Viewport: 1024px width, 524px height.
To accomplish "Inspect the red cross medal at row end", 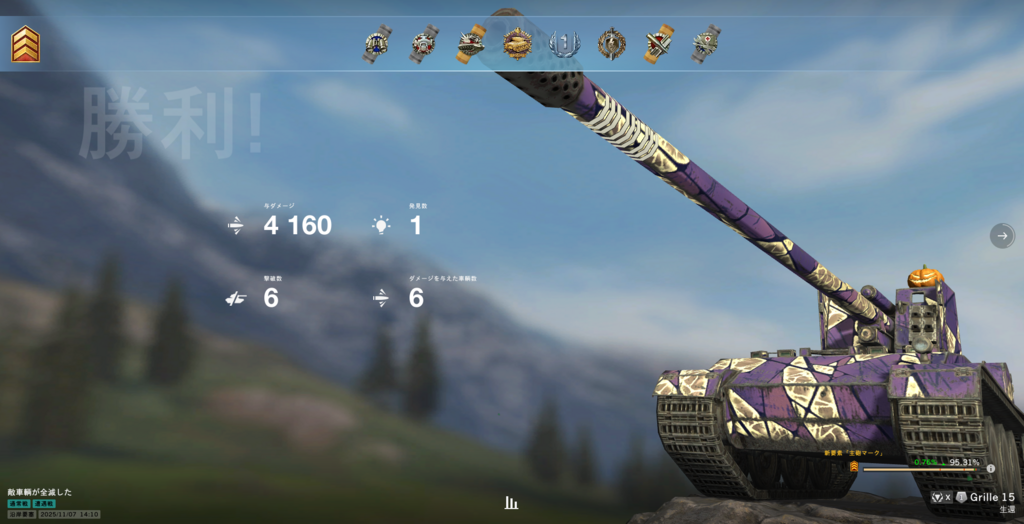I will pyautogui.click(x=706, y=44).
